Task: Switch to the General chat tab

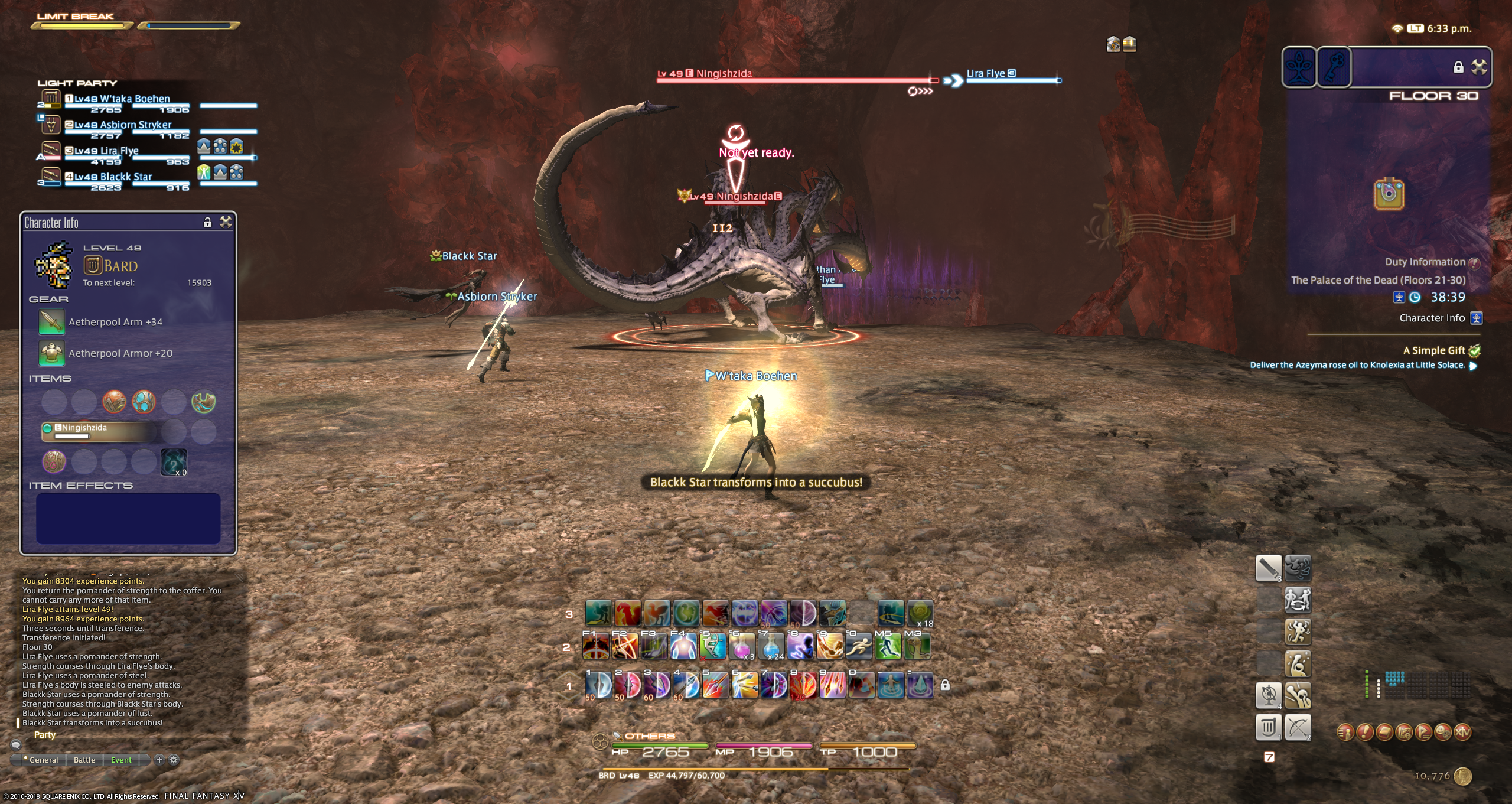Action: tap(44, 760)
